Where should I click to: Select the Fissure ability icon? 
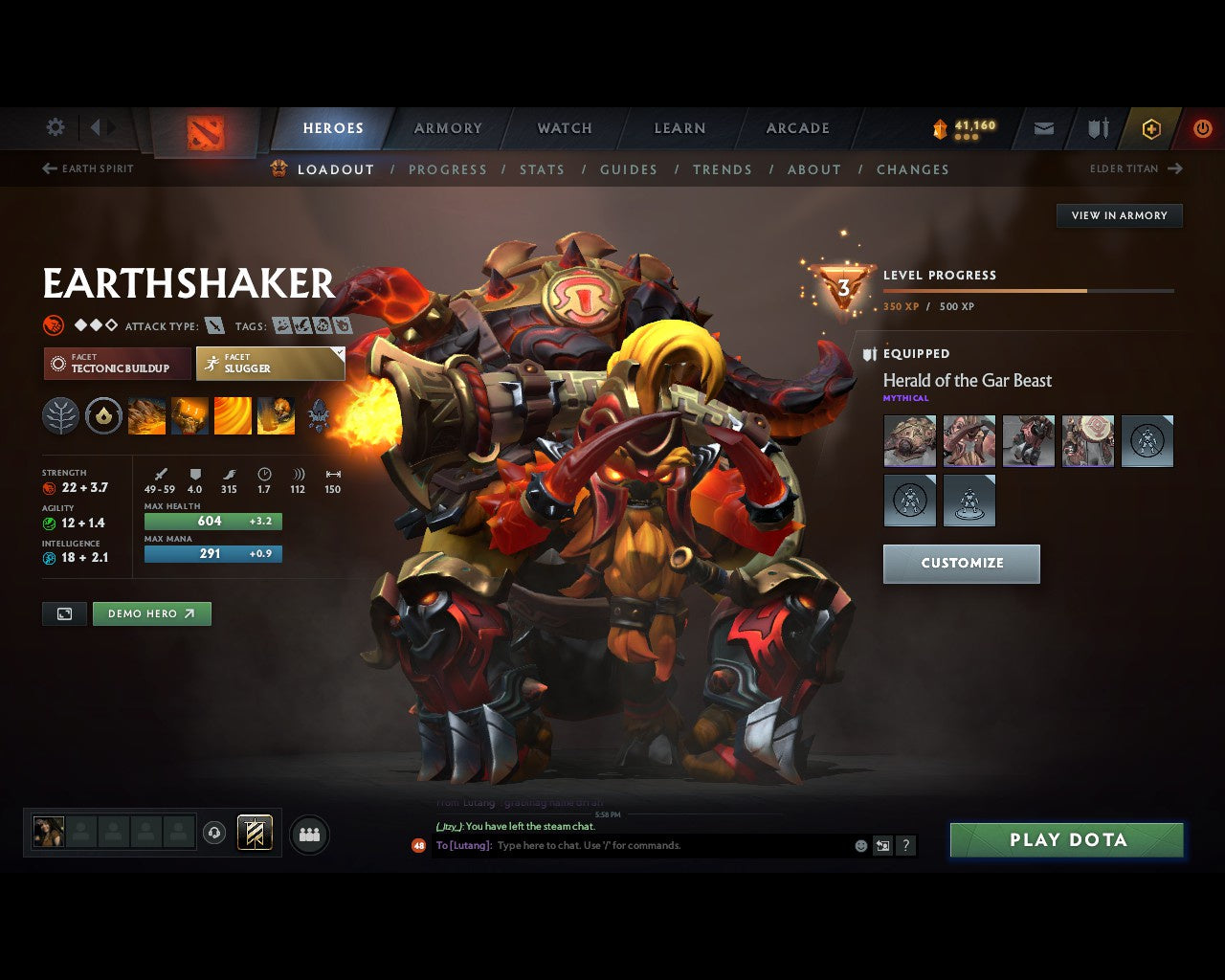[147, 415]
